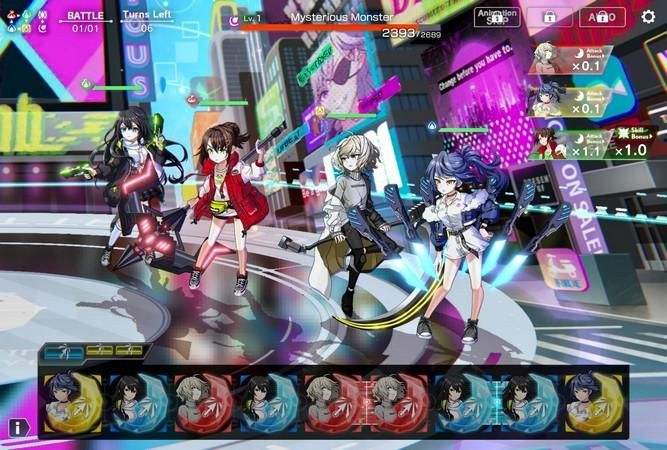
Task: Enable Auto battle mode
Action: (602, 17)
